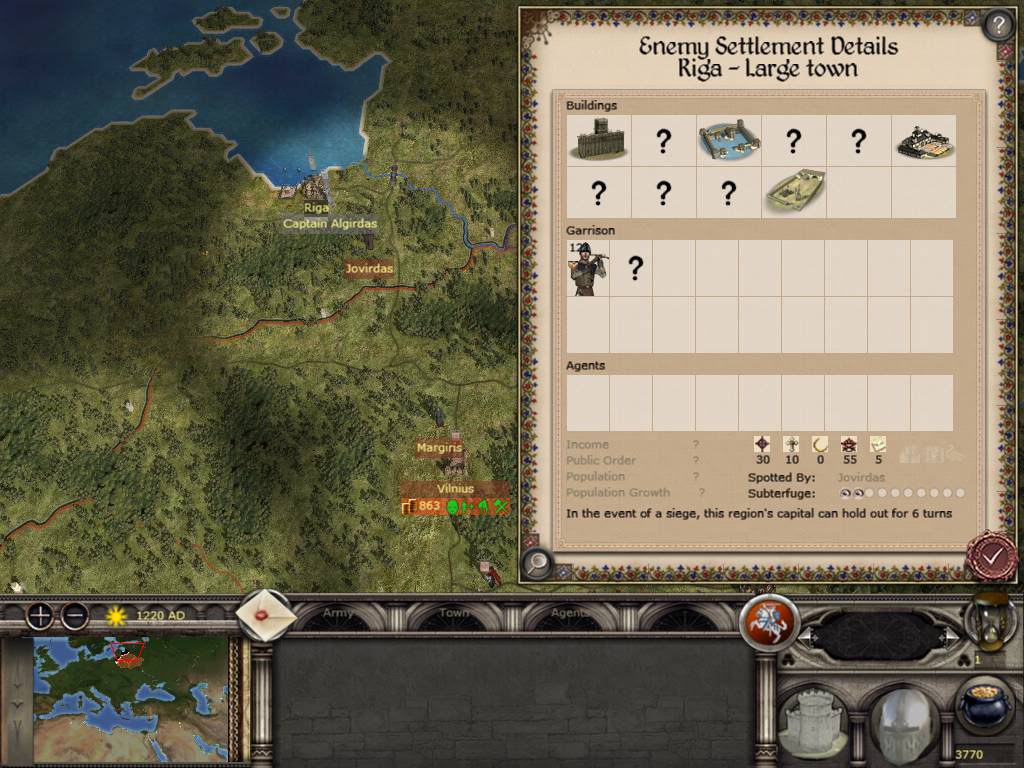The width and height of the screenshot is (1024, 768).
Task: Open the faction overview knight emblem
Action: 768,622
